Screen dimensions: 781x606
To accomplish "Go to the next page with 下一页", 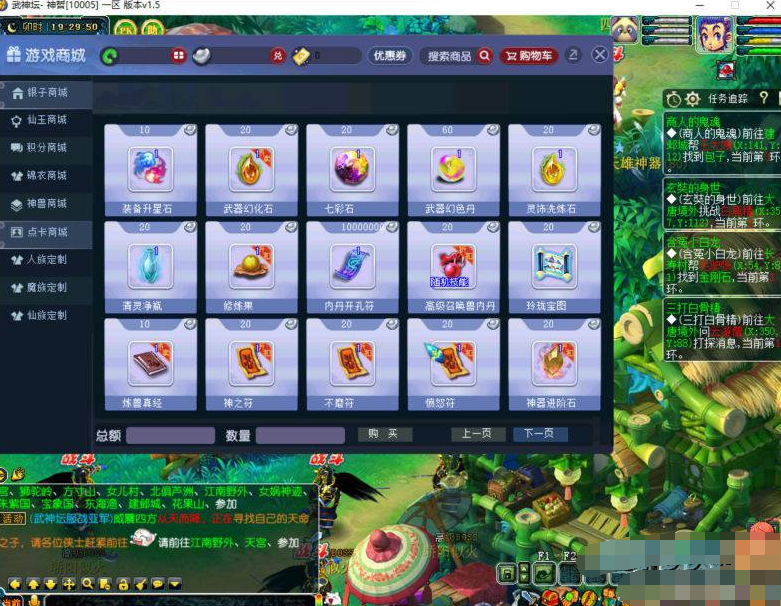I will 540,434.
